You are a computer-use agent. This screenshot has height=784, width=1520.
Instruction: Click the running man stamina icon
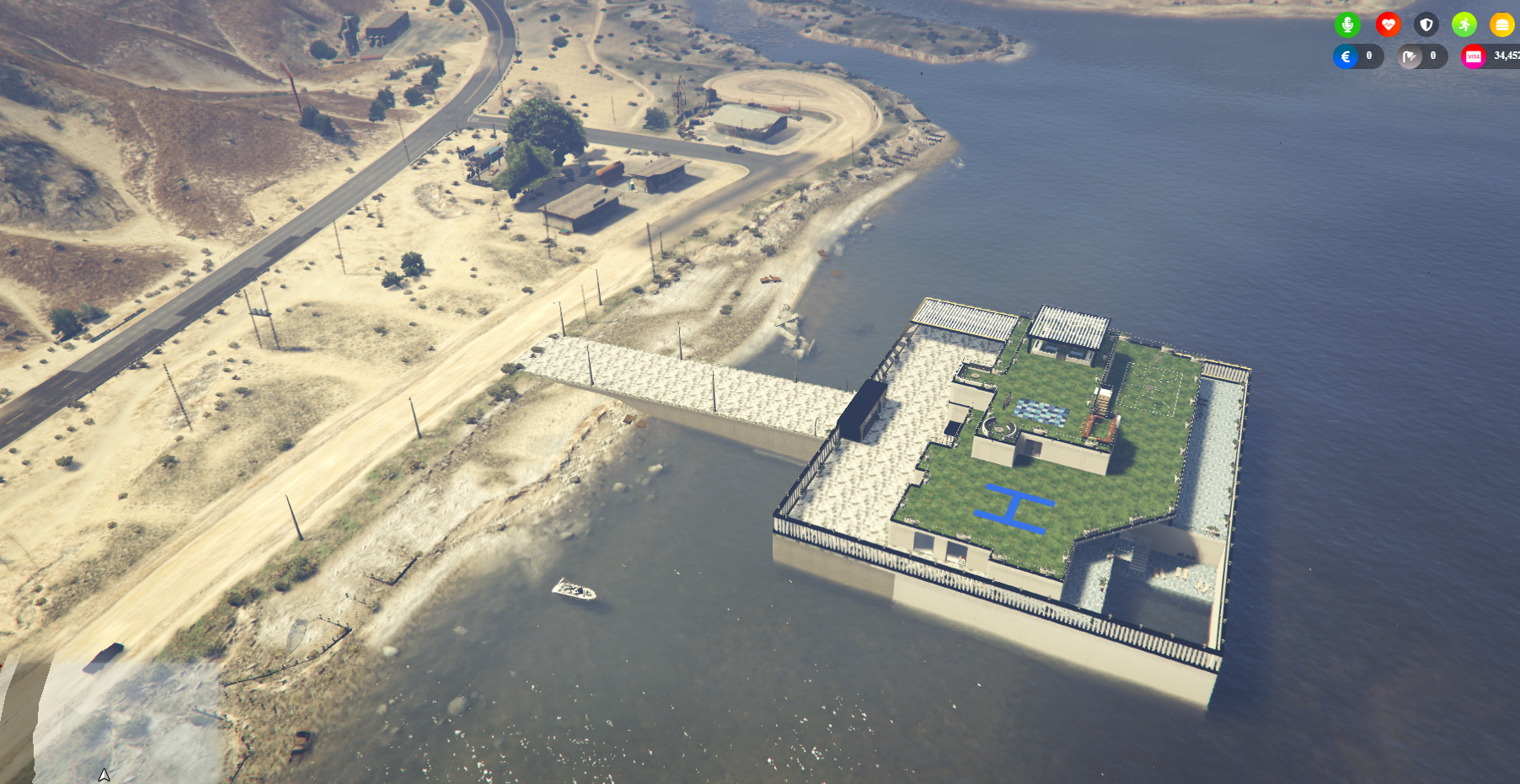click(1464, 24)
